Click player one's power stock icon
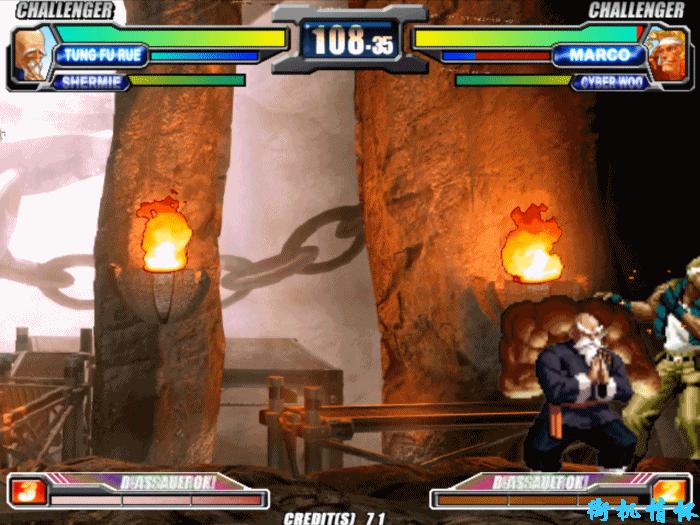Viewport: 700px width, 525px height. click(x=25, y=491)
